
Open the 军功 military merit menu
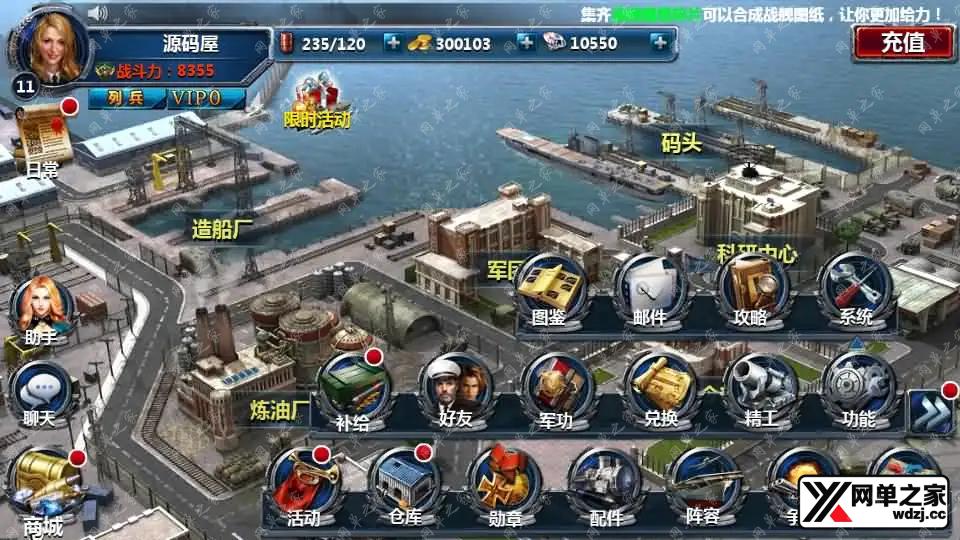(x=555, y=389)
